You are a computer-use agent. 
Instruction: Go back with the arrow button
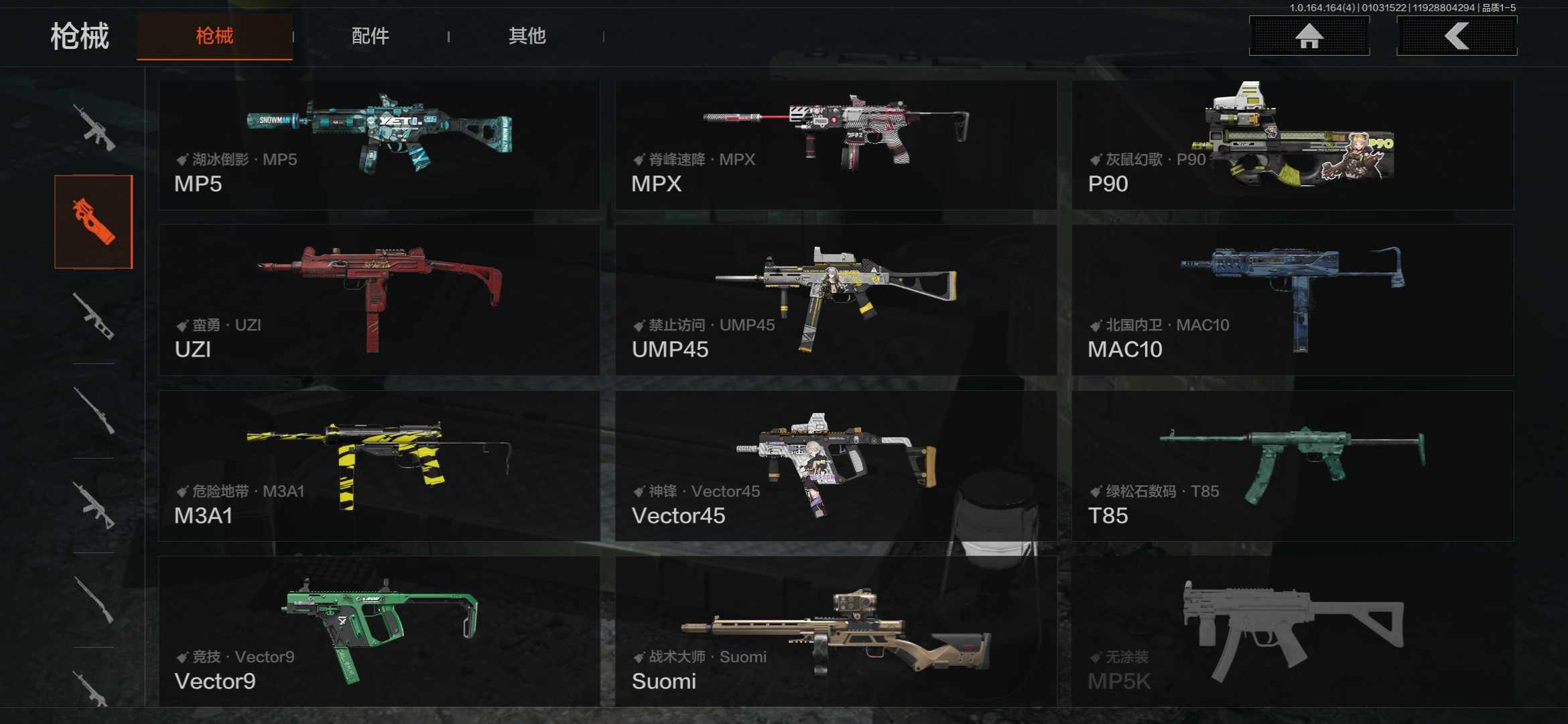point(1456,36)
